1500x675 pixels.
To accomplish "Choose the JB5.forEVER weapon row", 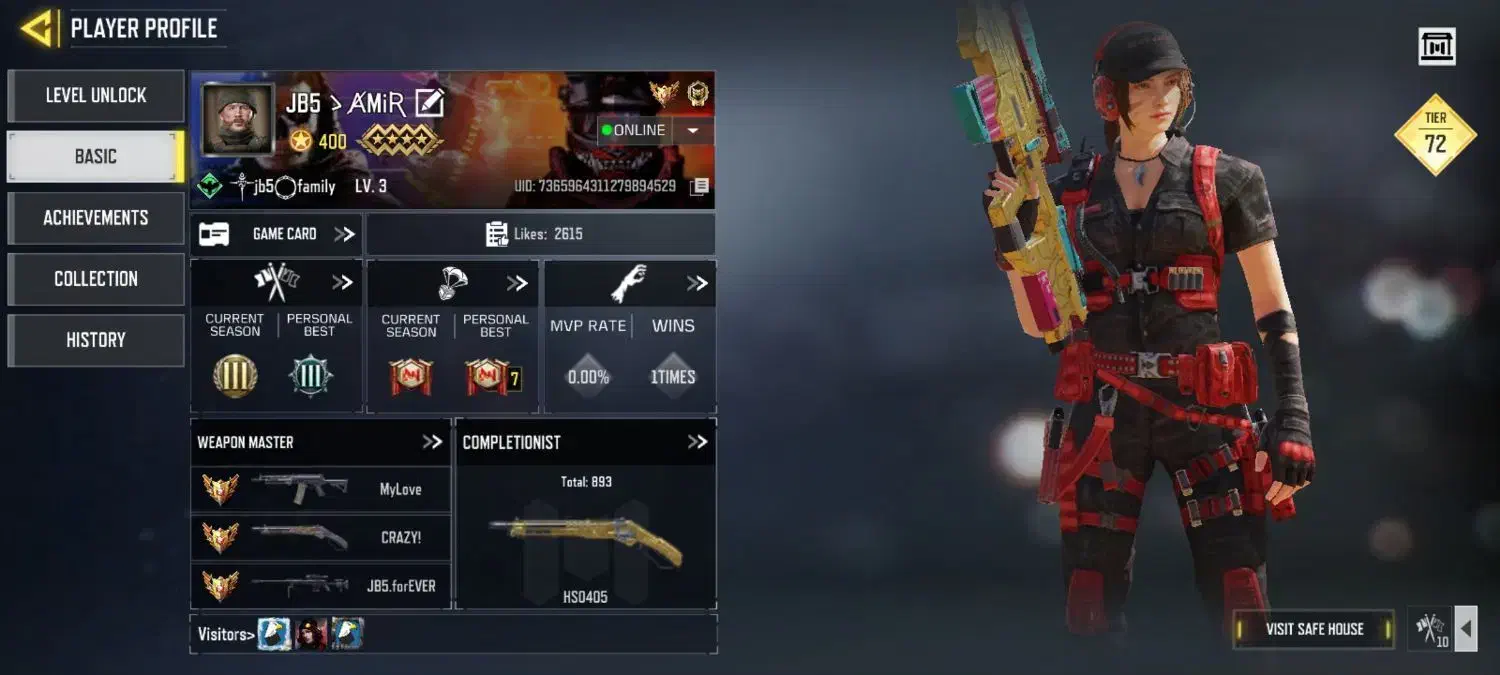I will tap(320, 585).
